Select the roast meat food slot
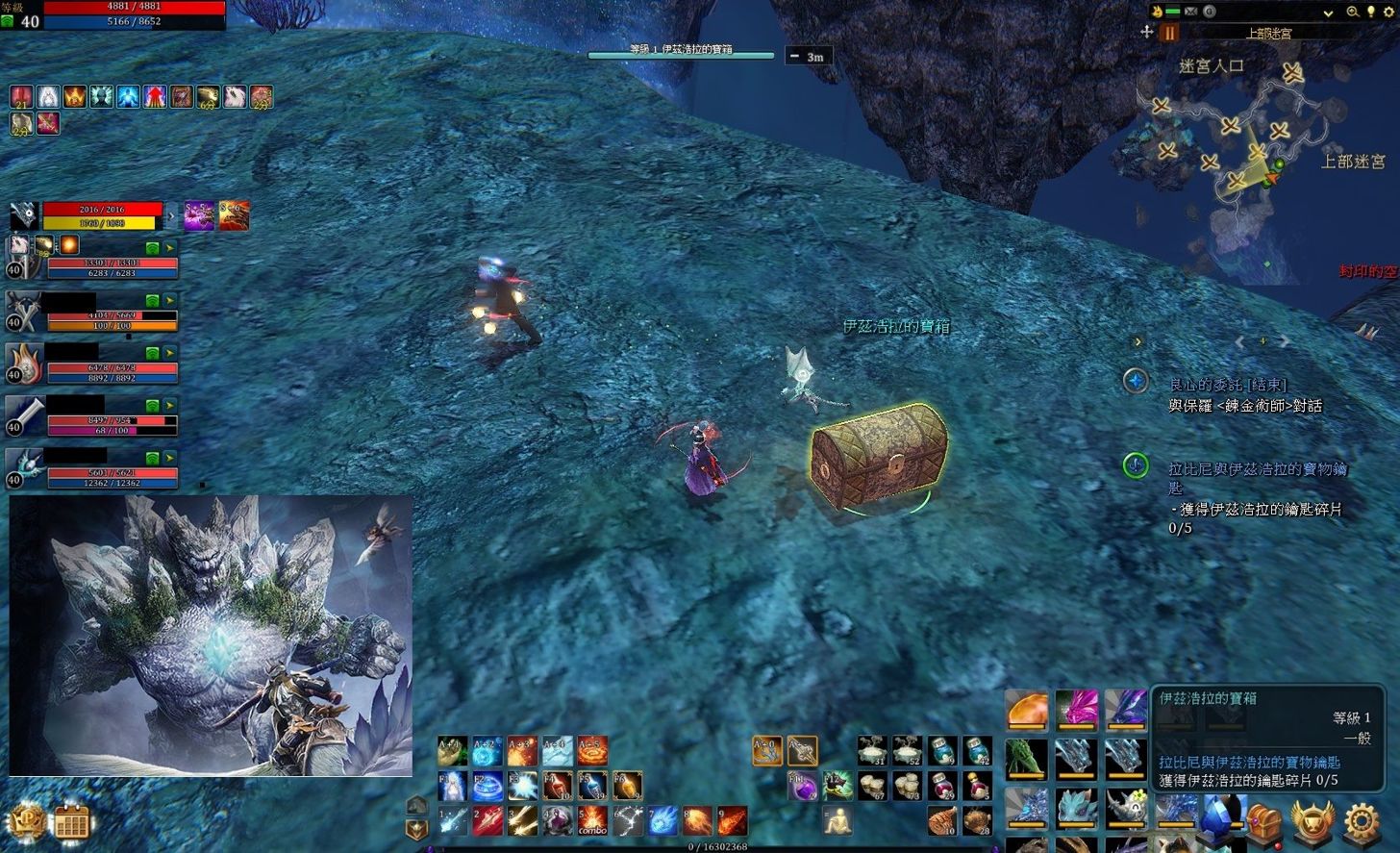Viewport: 1400px width, 853px height. click(x=941, y=820)
